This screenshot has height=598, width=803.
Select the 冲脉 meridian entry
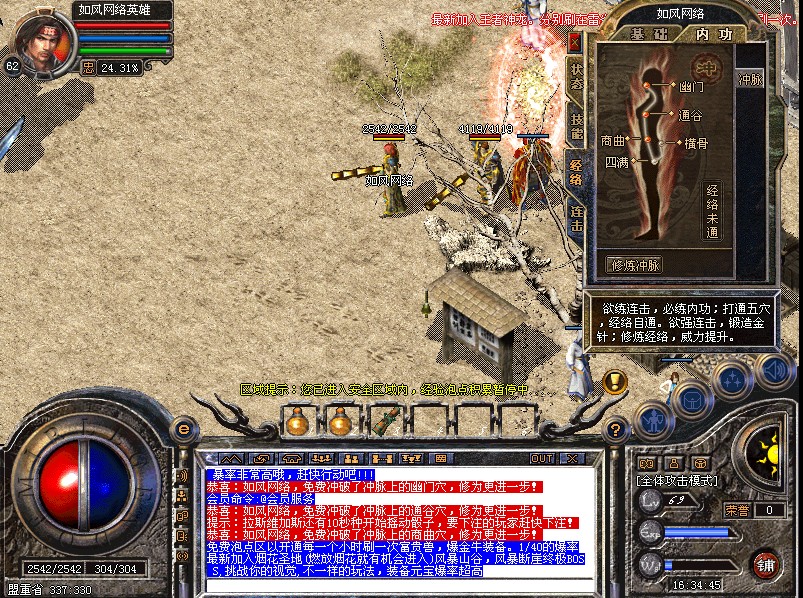(x=749, y=78)
